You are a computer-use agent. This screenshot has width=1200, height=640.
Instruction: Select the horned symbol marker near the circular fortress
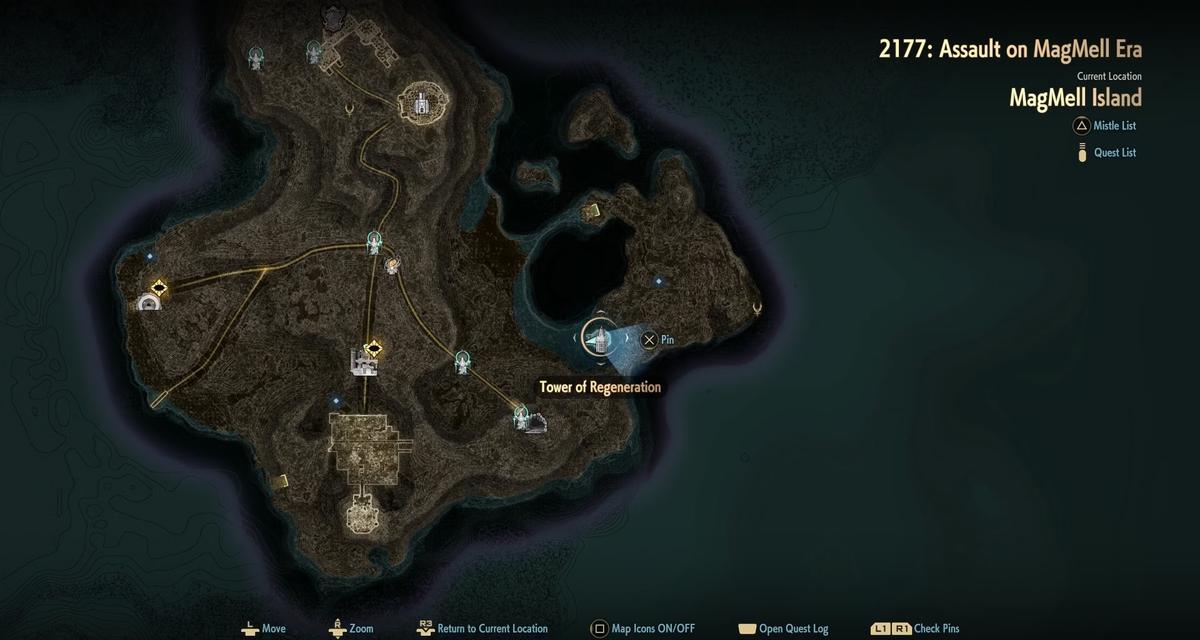pyautogui.click(x=349, y=109)
